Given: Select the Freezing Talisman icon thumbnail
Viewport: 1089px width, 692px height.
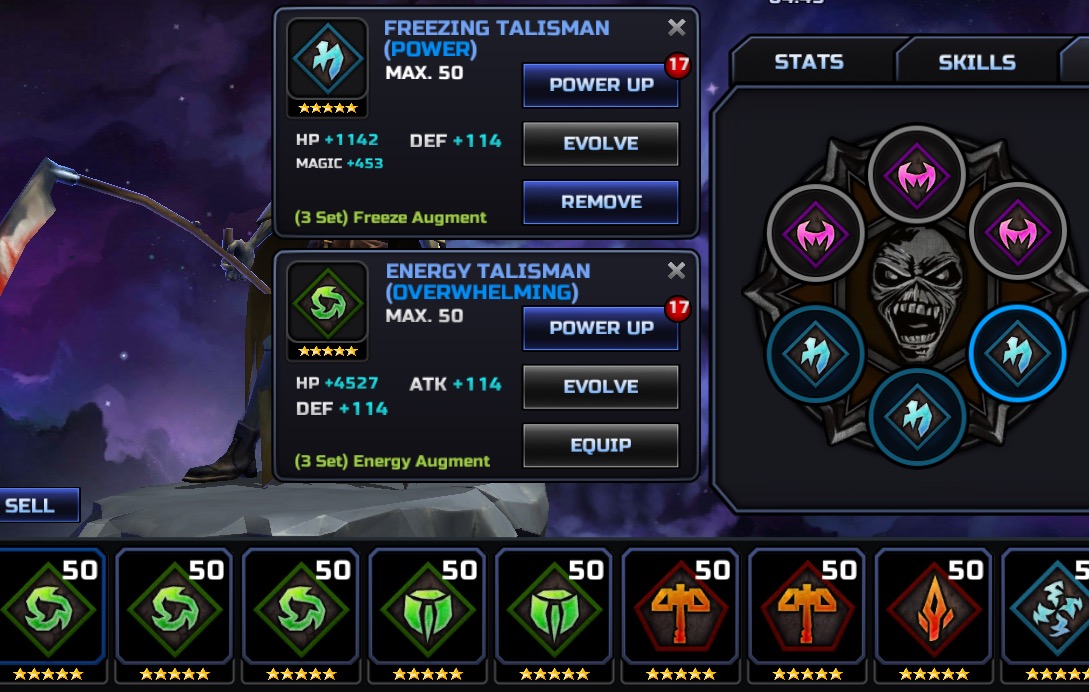Looking at the screenshot, I should pos(327,60).
